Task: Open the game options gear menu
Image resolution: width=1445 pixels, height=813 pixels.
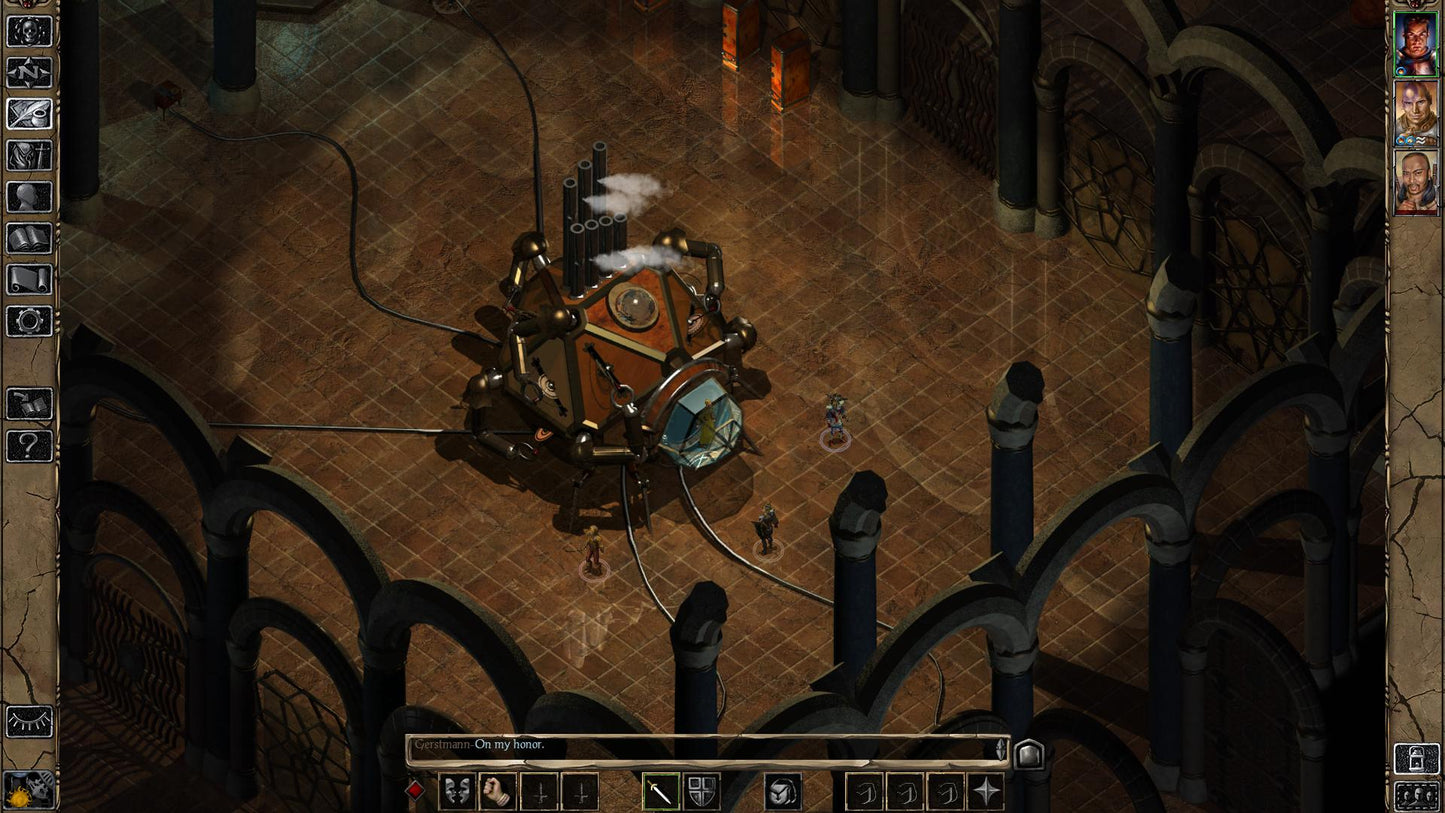Action: 27,320
